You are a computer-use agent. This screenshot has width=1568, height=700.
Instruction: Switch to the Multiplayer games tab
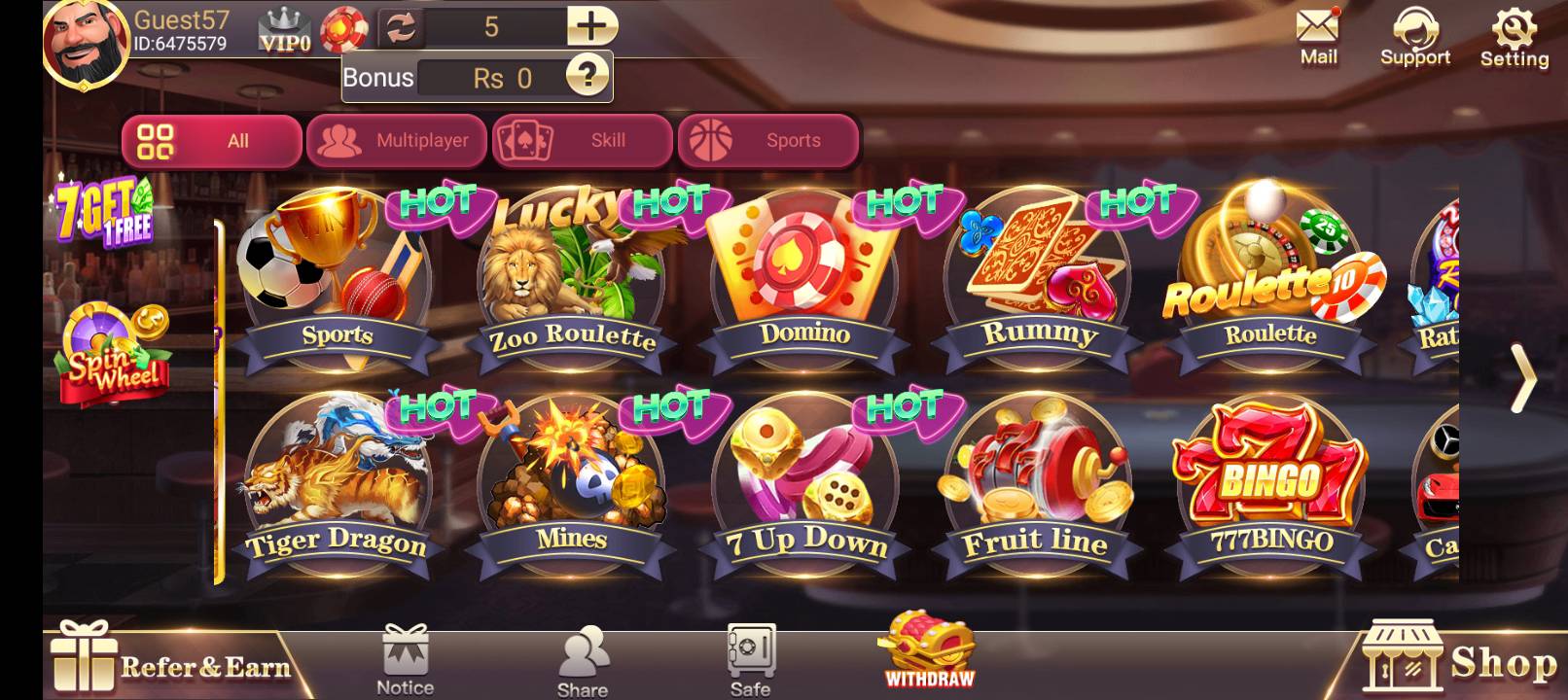(396, 141)
